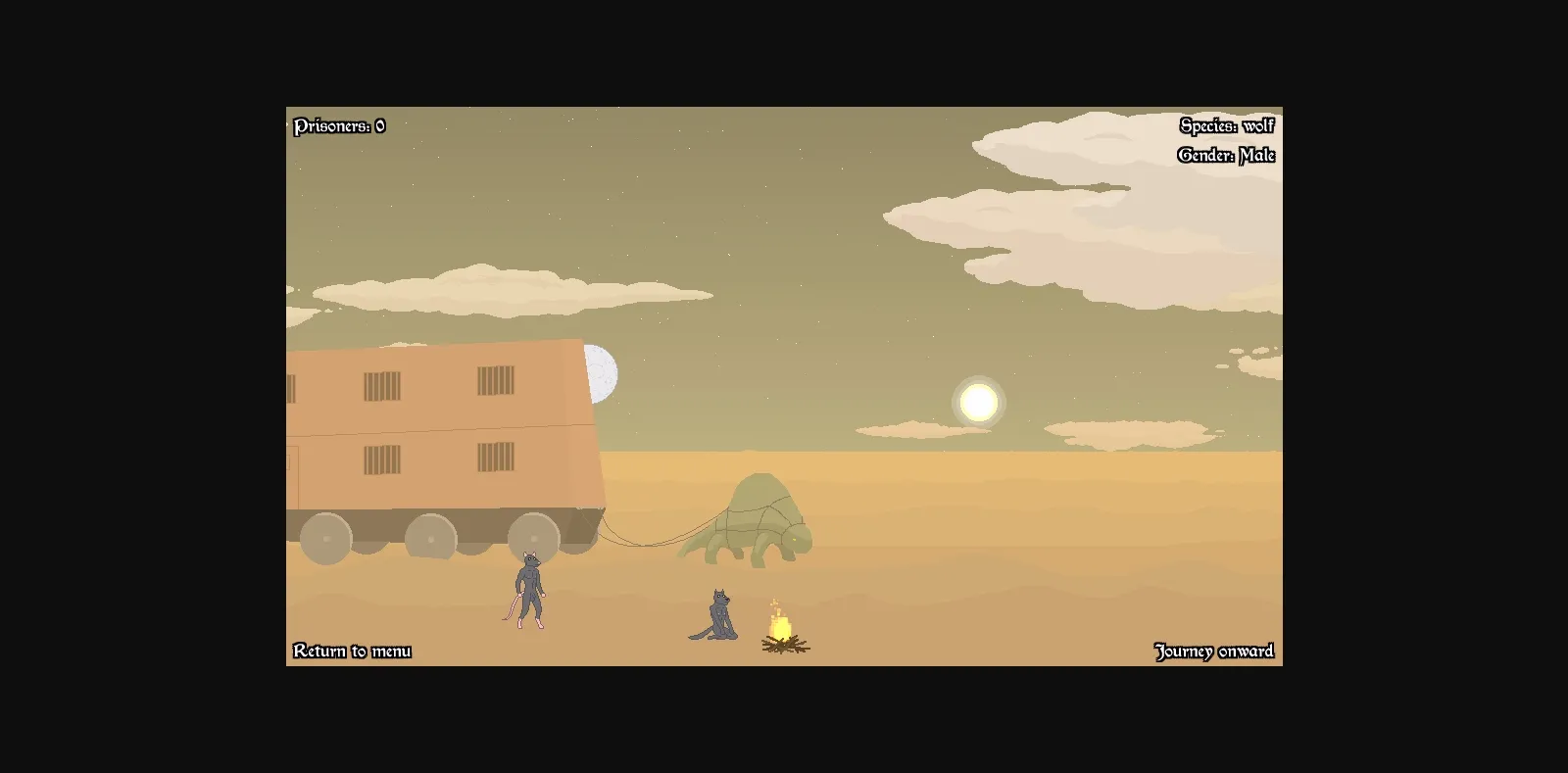The image size is (1568, 773).
Task: Expand the Prisoners: 0 counter
Action: point(339,126)
